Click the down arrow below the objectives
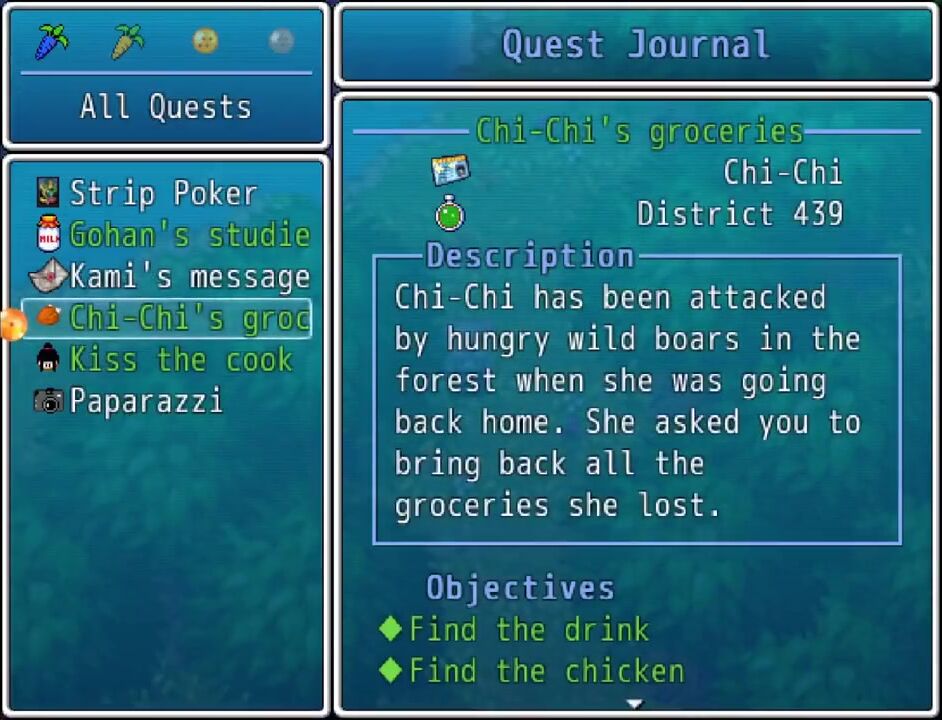Screen dimensions: 942x720 [634, 704]
